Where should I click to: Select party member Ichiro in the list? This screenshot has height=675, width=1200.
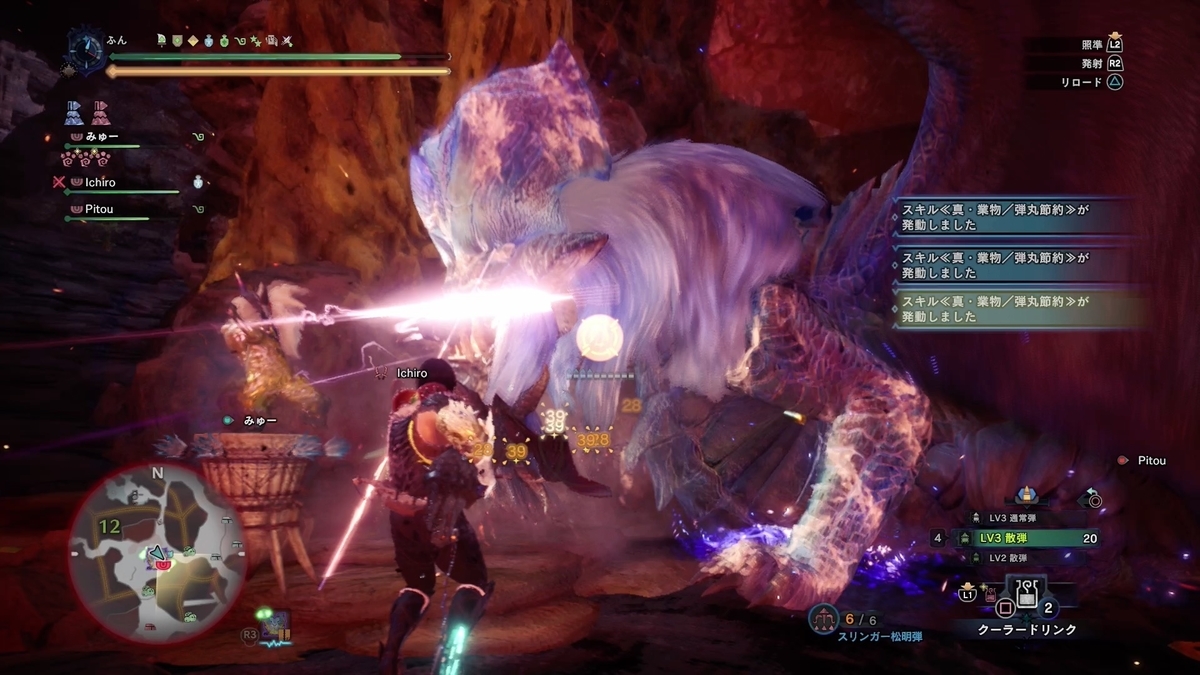100,183
